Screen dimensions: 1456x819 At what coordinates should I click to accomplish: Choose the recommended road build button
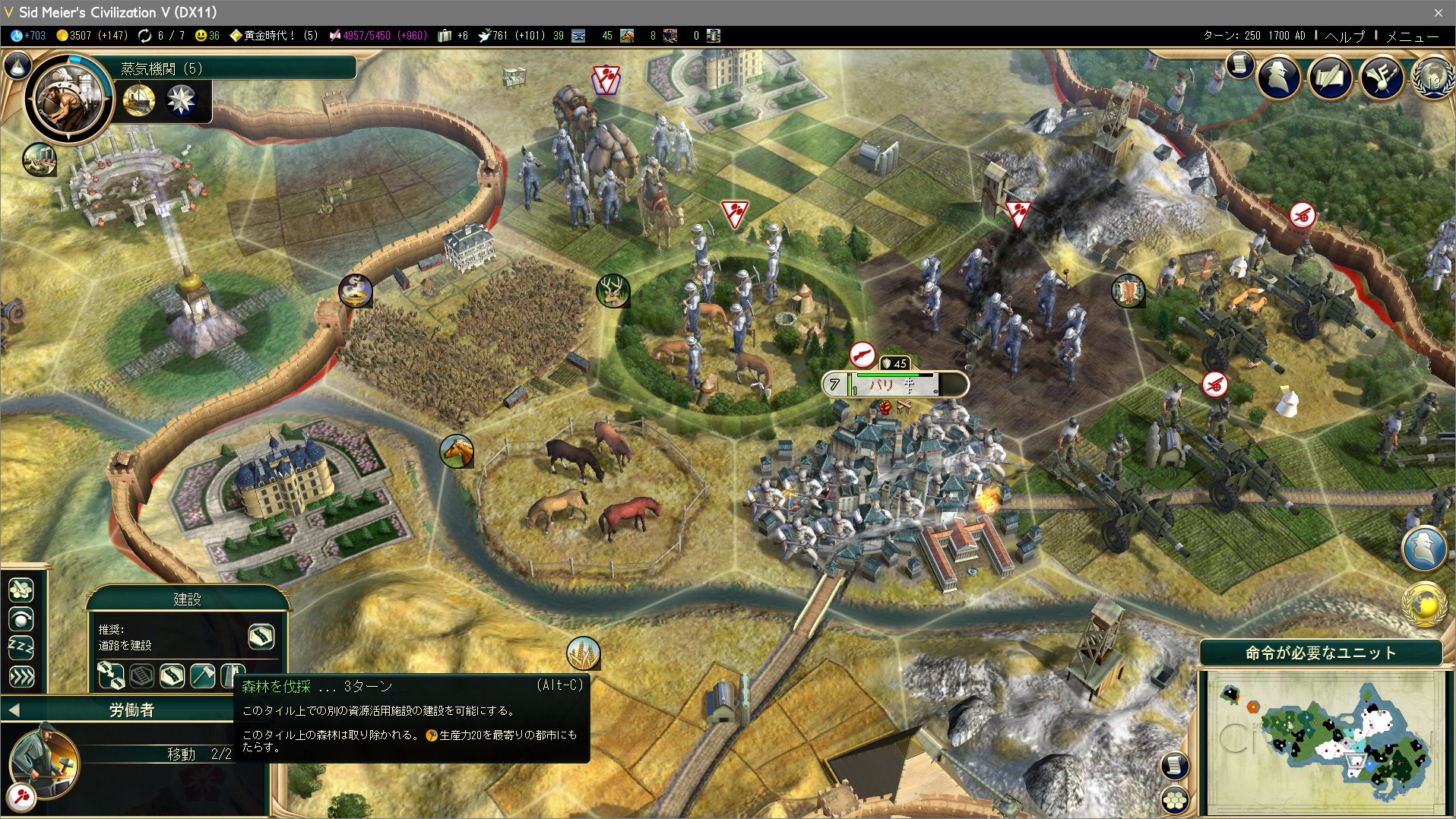click(261, 637)
